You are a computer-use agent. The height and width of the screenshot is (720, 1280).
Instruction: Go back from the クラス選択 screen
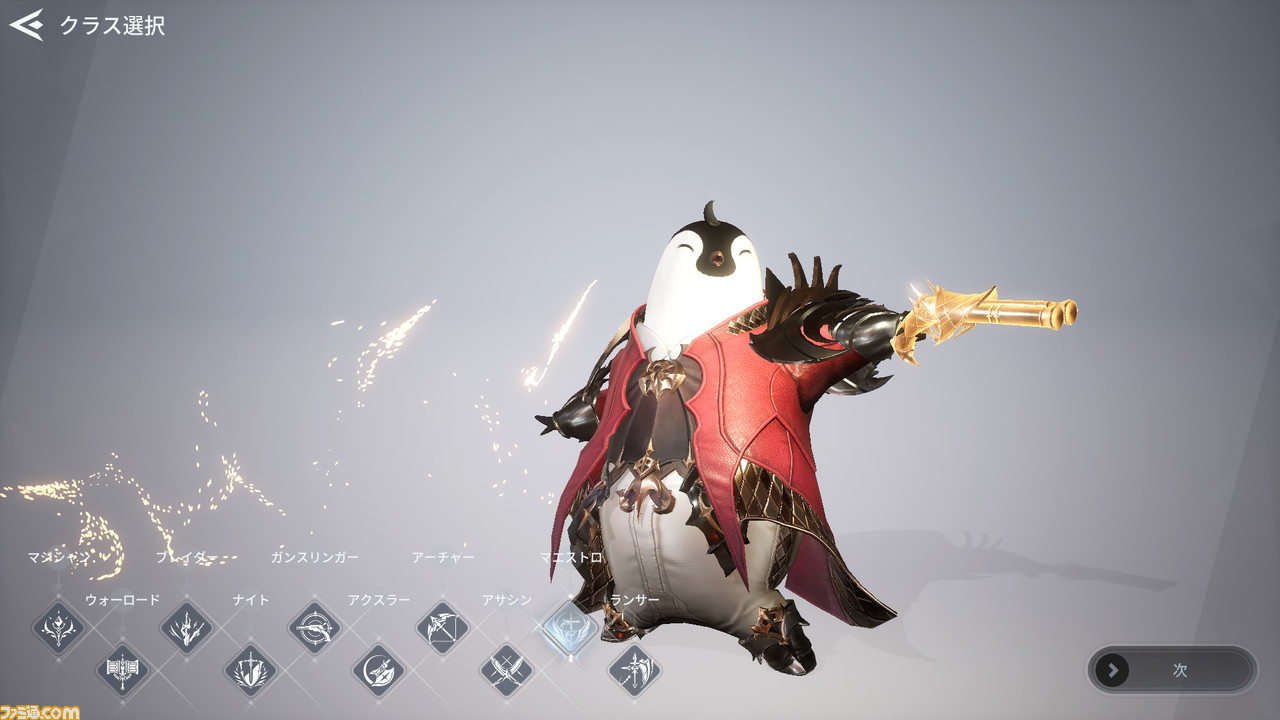click(x=27, y=25)
